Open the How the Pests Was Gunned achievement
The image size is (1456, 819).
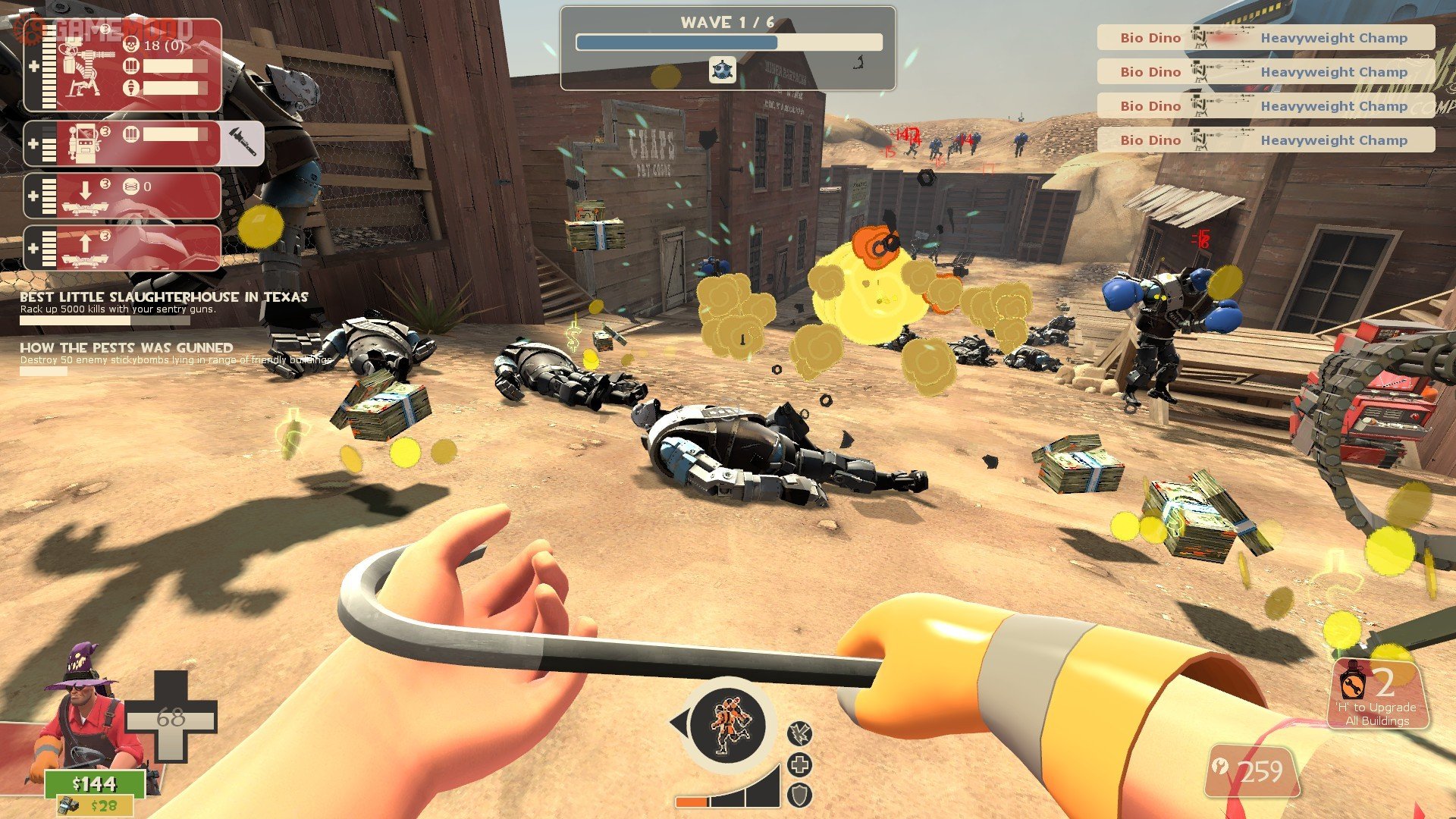pos(127,348)
